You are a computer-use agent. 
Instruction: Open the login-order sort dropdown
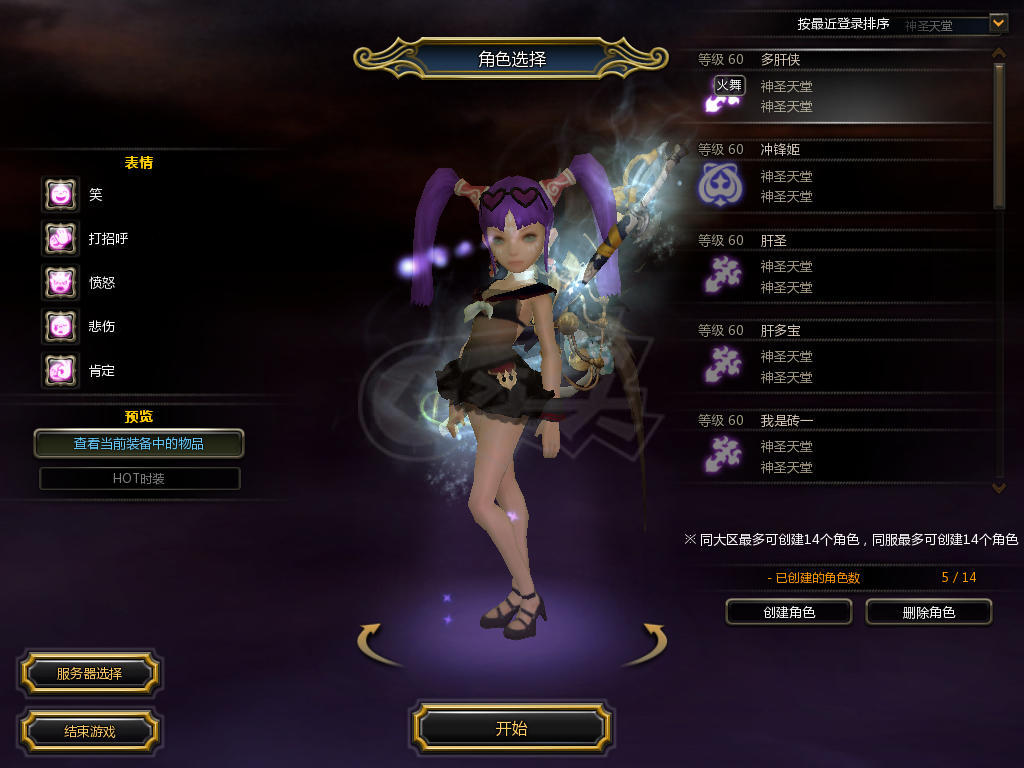click(x=997, y=23)
